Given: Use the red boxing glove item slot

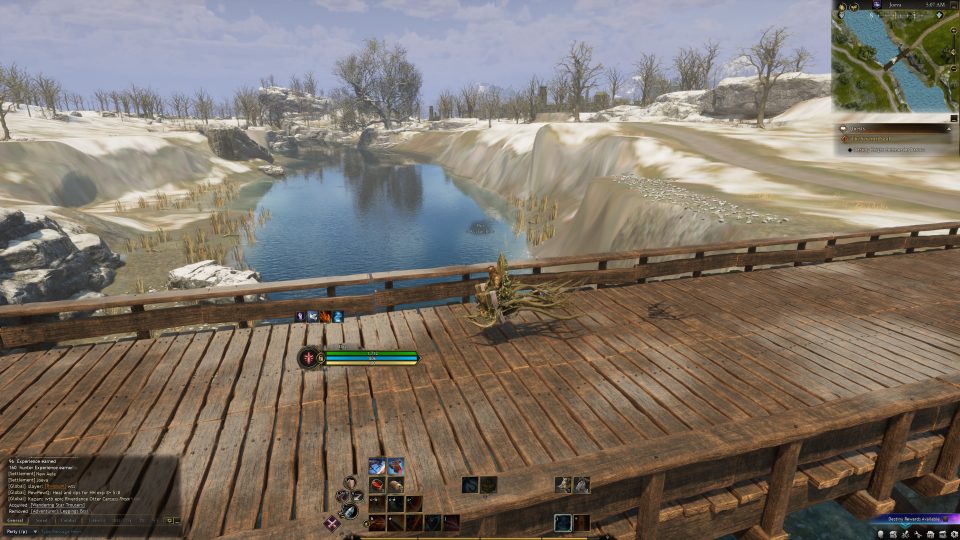Looking at the screenshot, I should tap(395, 466).
